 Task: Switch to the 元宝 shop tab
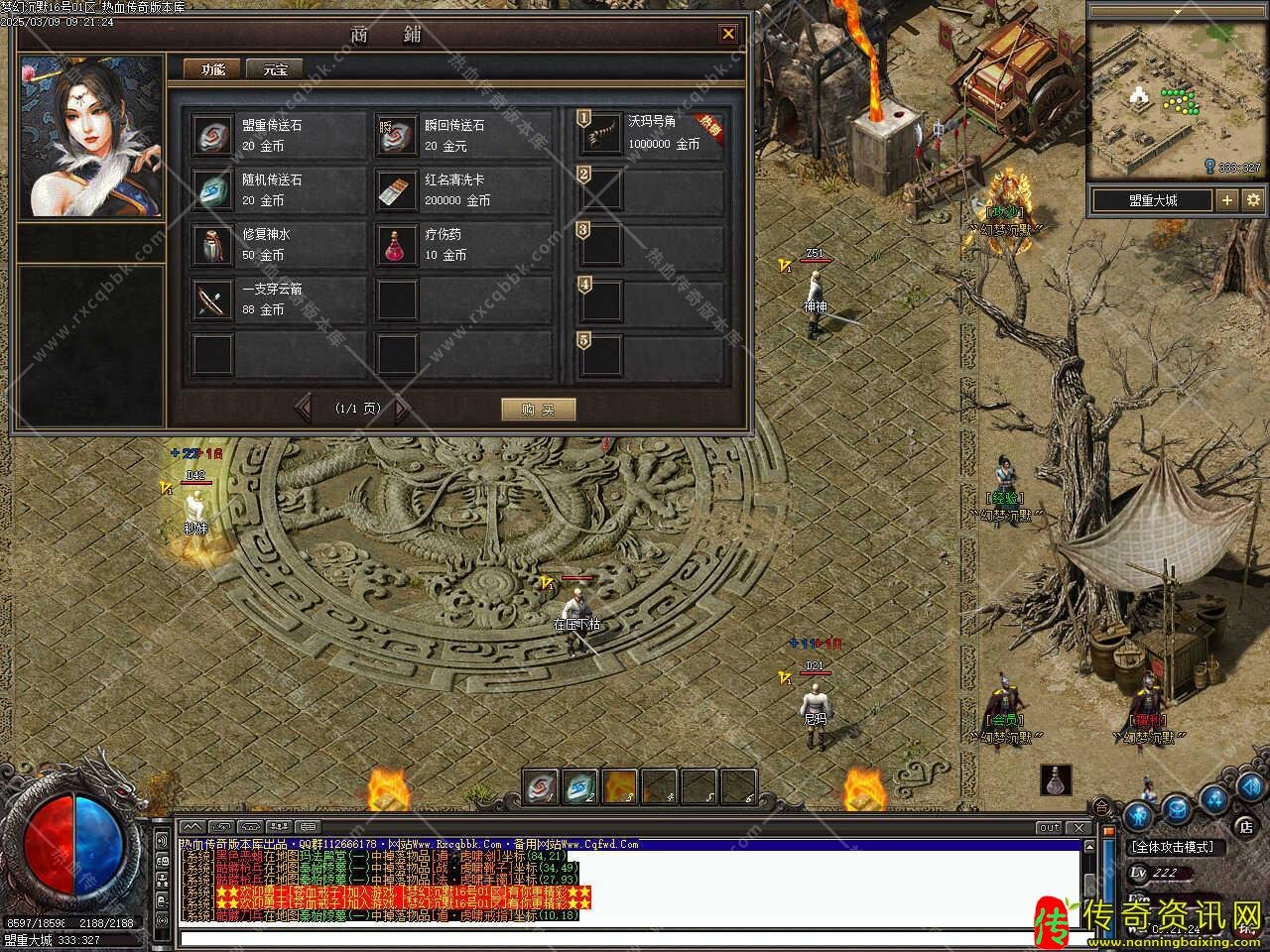click(275, 69)
